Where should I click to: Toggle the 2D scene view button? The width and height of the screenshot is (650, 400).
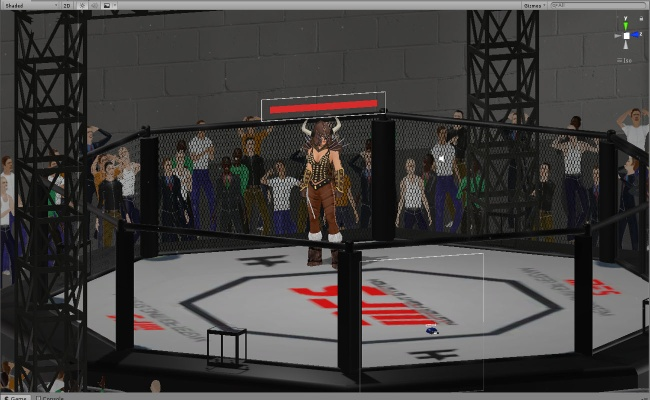click(68, 5)
